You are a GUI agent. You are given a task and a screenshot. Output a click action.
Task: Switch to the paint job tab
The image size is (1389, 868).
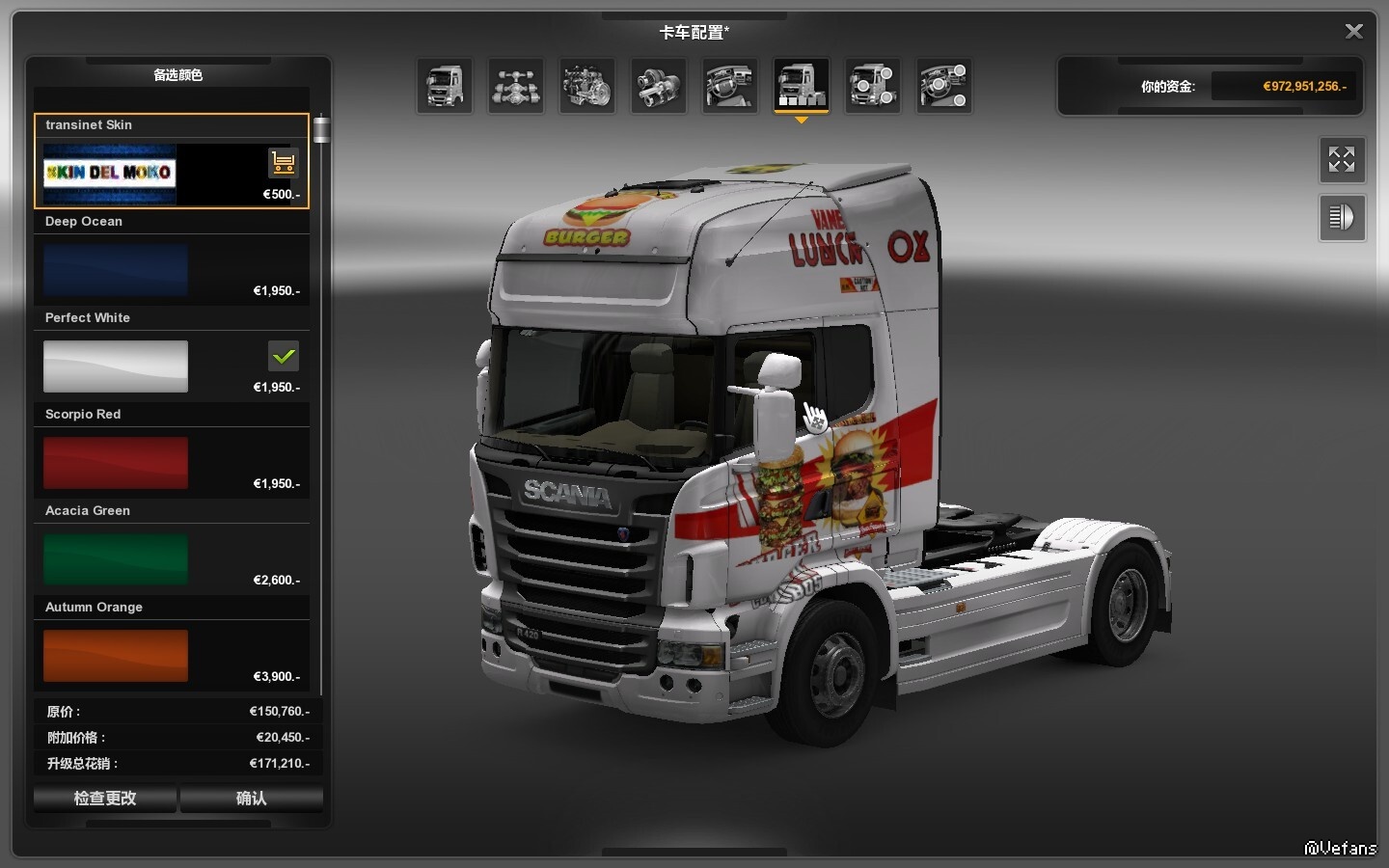(x=802, y=86)
